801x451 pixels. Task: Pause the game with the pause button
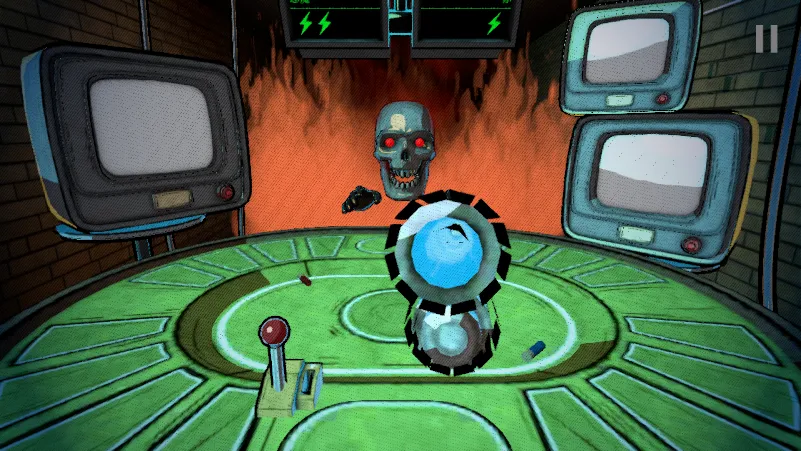click(766, 39)
